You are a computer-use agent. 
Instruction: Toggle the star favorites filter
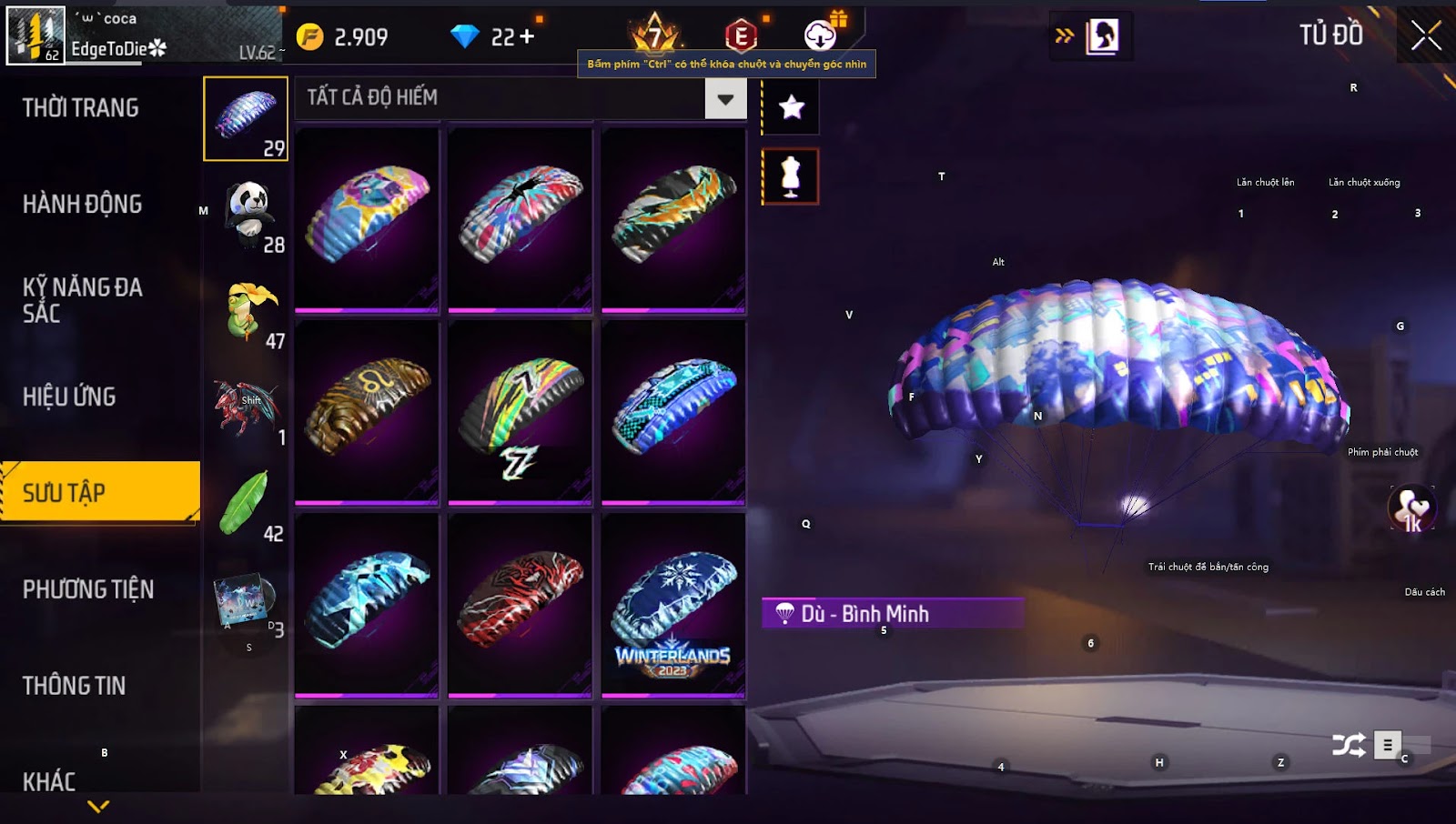pyautogui.click(x=791, y=107)
